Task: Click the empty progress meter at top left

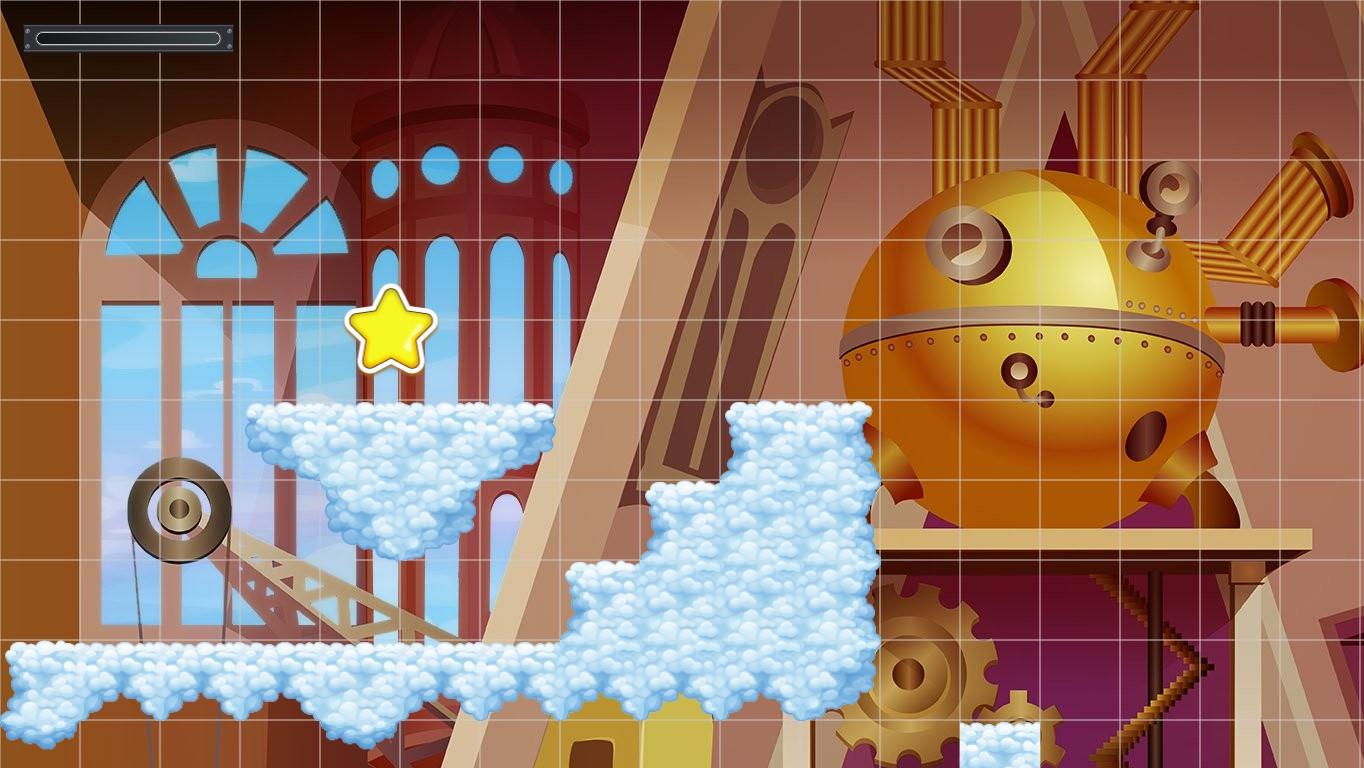Action: pyautogui.click(x=127, y=38)
